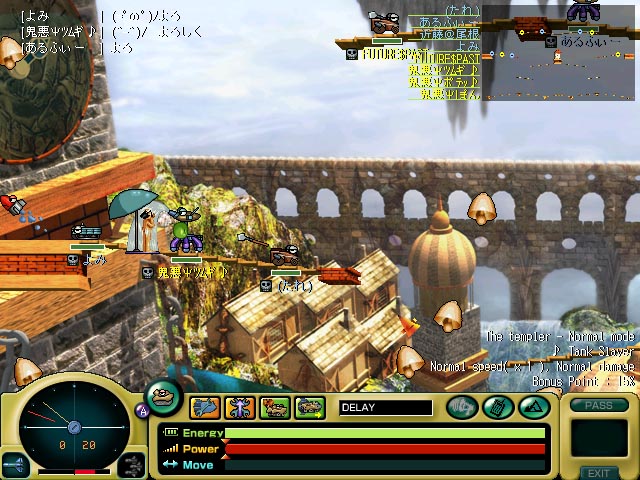The height and width of the screenshot is (480, 640).
Task: Click the PASS turn button
Action: pos(598,405)
